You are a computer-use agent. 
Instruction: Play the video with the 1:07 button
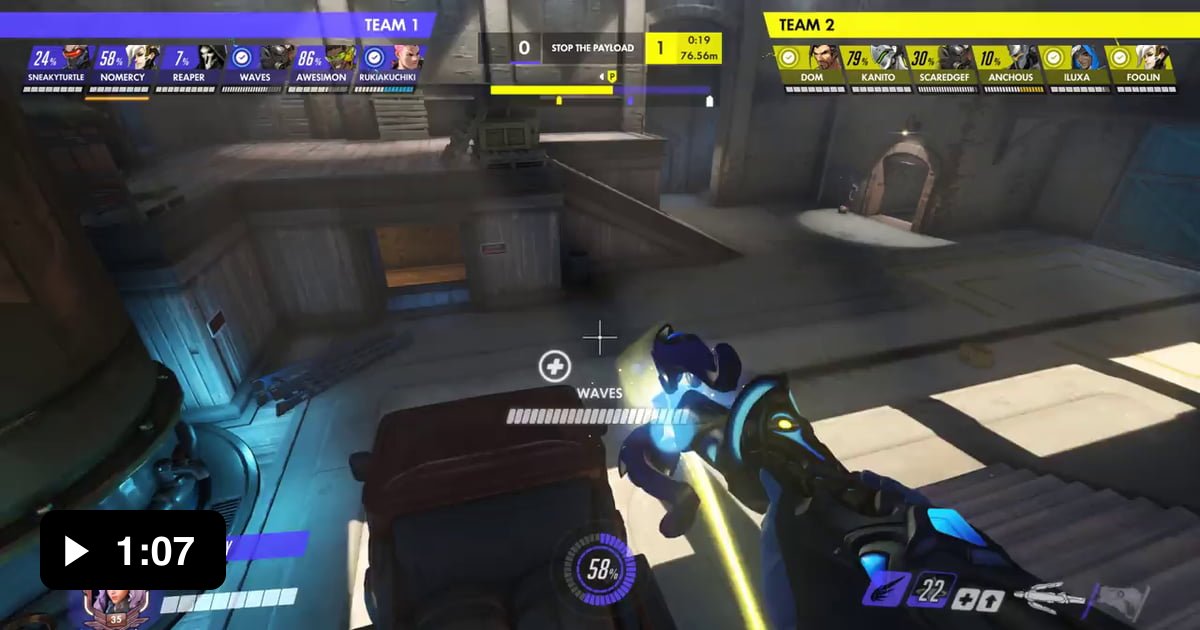(132, 550)
